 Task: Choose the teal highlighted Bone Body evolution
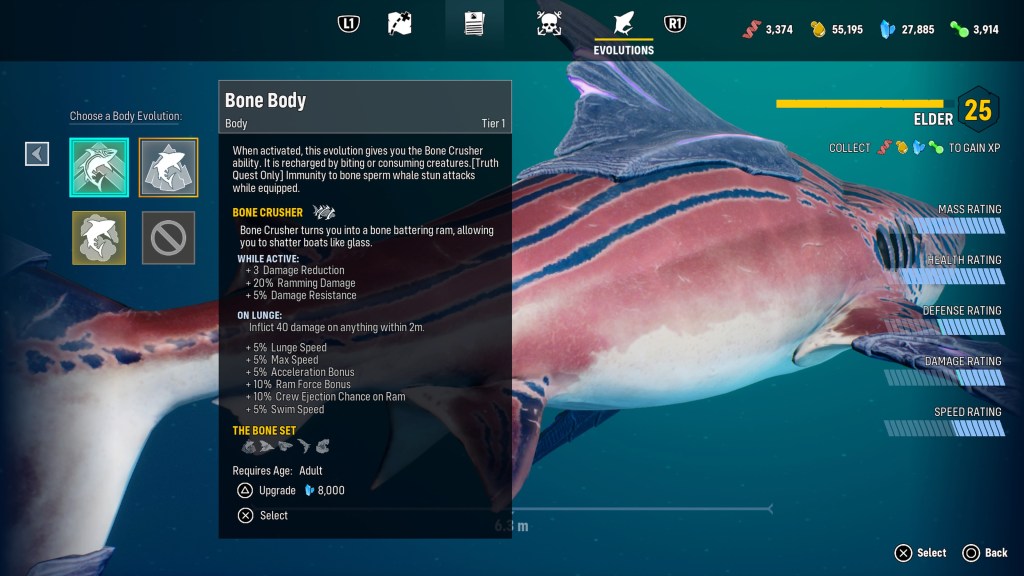click(x=99, y=167)
